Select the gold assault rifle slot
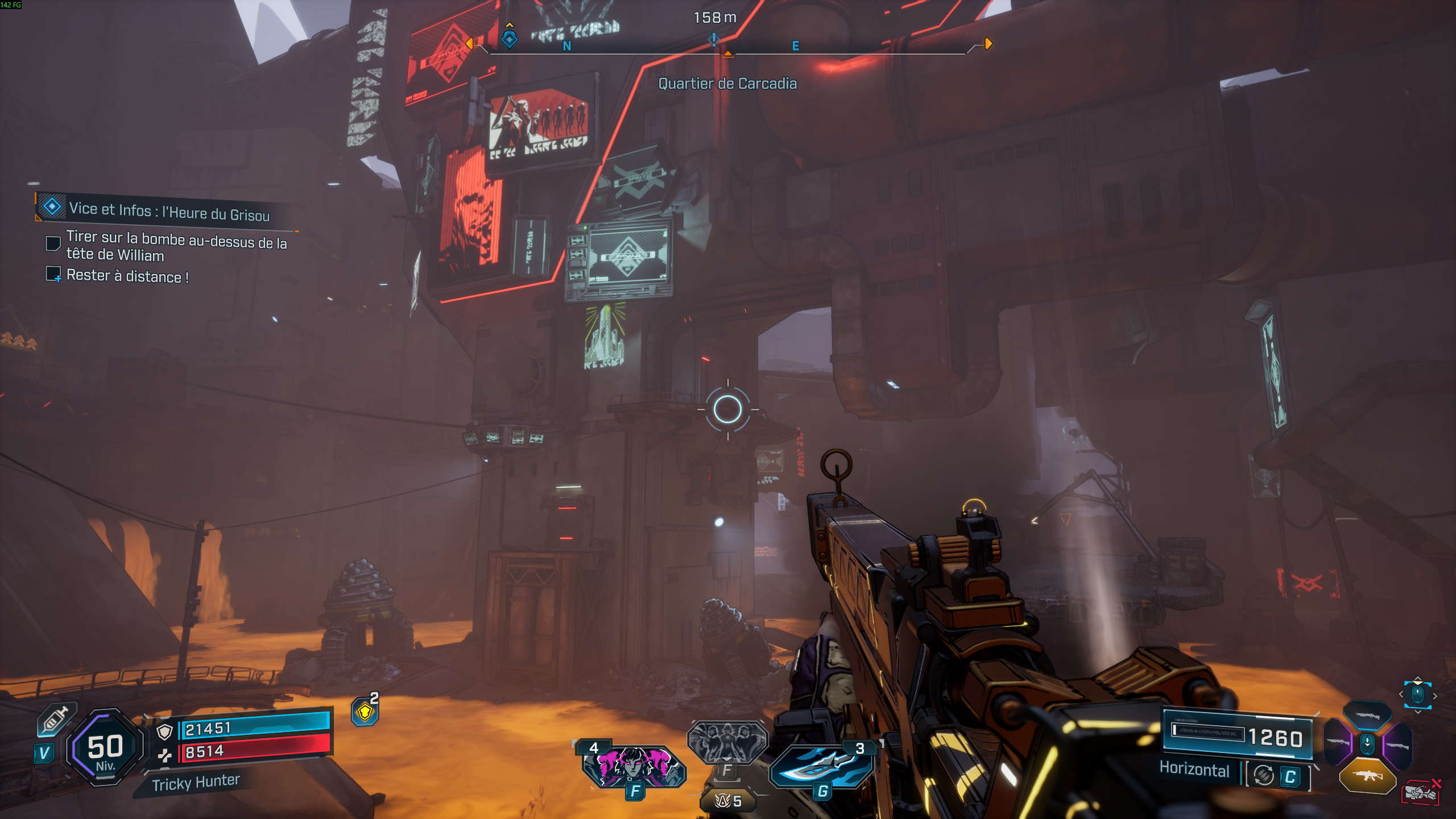Viewport: 1456px width, 819px height. [1367, 776]
